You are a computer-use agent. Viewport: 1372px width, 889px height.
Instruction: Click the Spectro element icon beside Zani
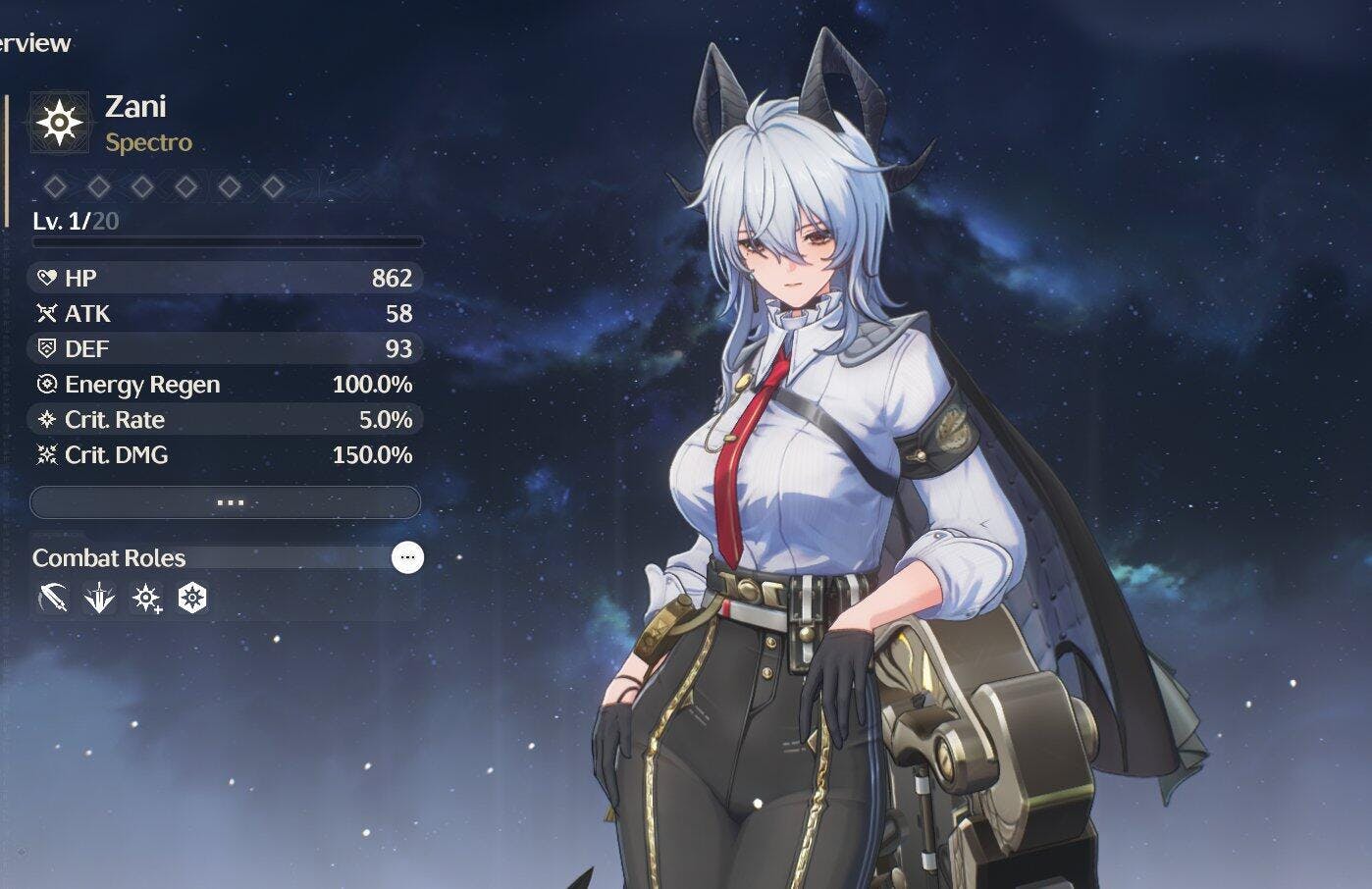pyautogui.click(x=60, y=123)
